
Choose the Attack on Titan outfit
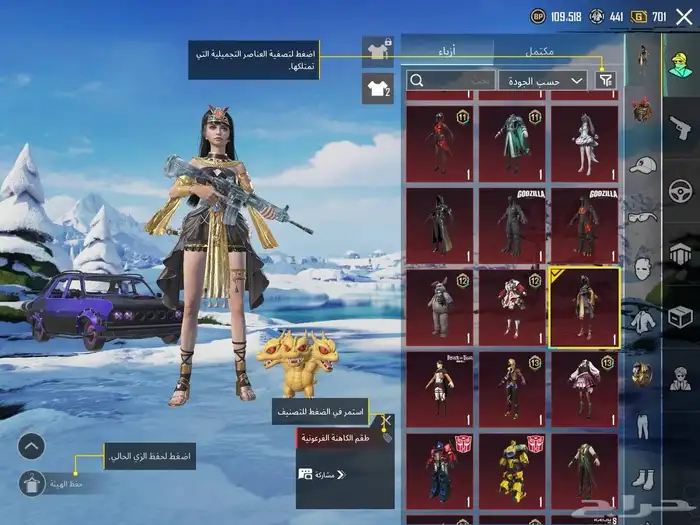click(x=439, y=386)
